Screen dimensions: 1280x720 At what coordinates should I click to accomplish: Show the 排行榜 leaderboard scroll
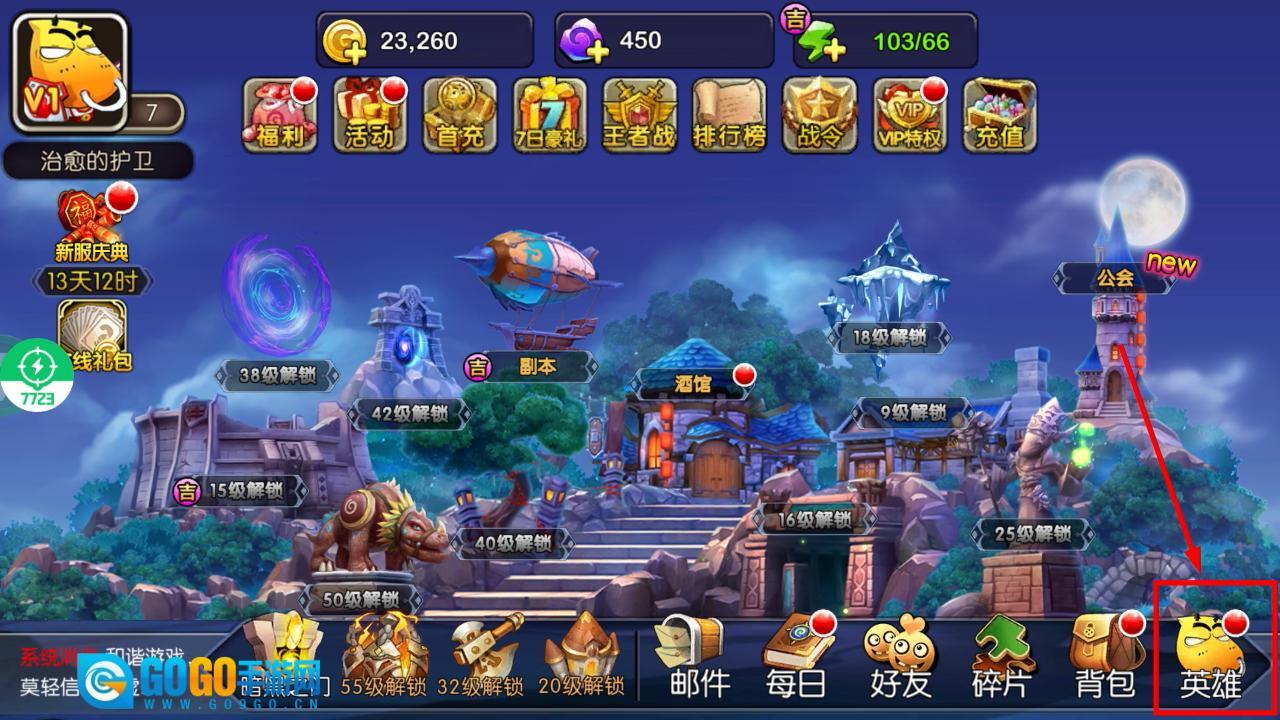pos(730,115)
